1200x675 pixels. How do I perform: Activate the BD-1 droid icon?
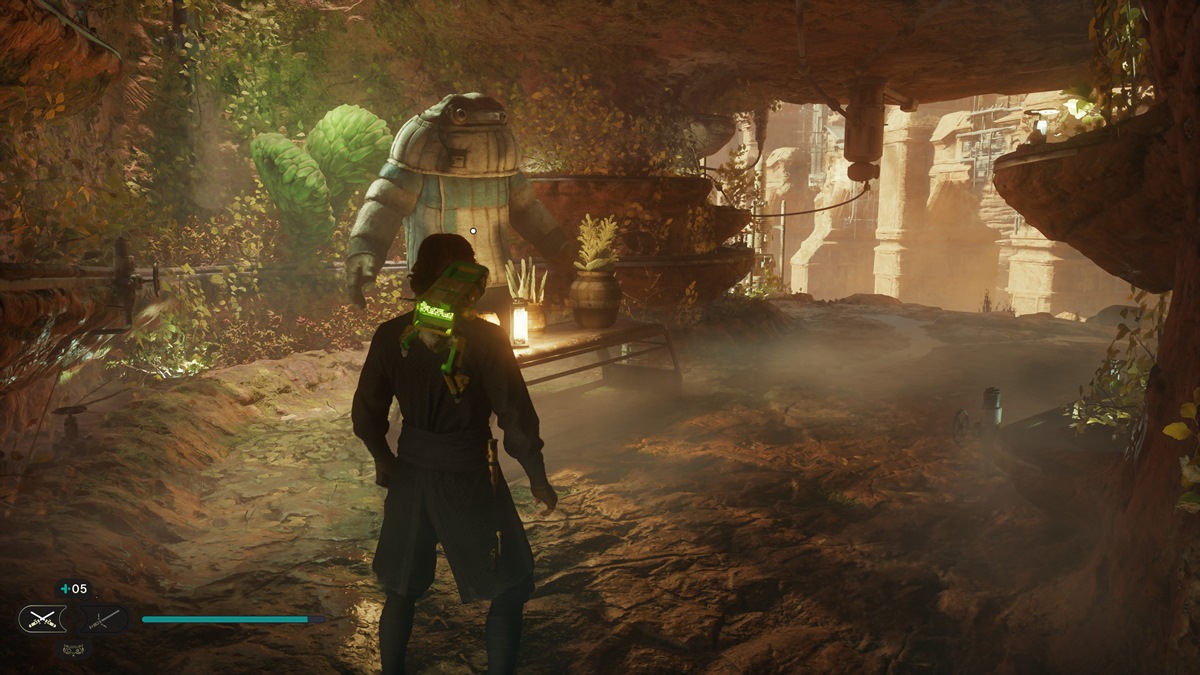(73, 648)
